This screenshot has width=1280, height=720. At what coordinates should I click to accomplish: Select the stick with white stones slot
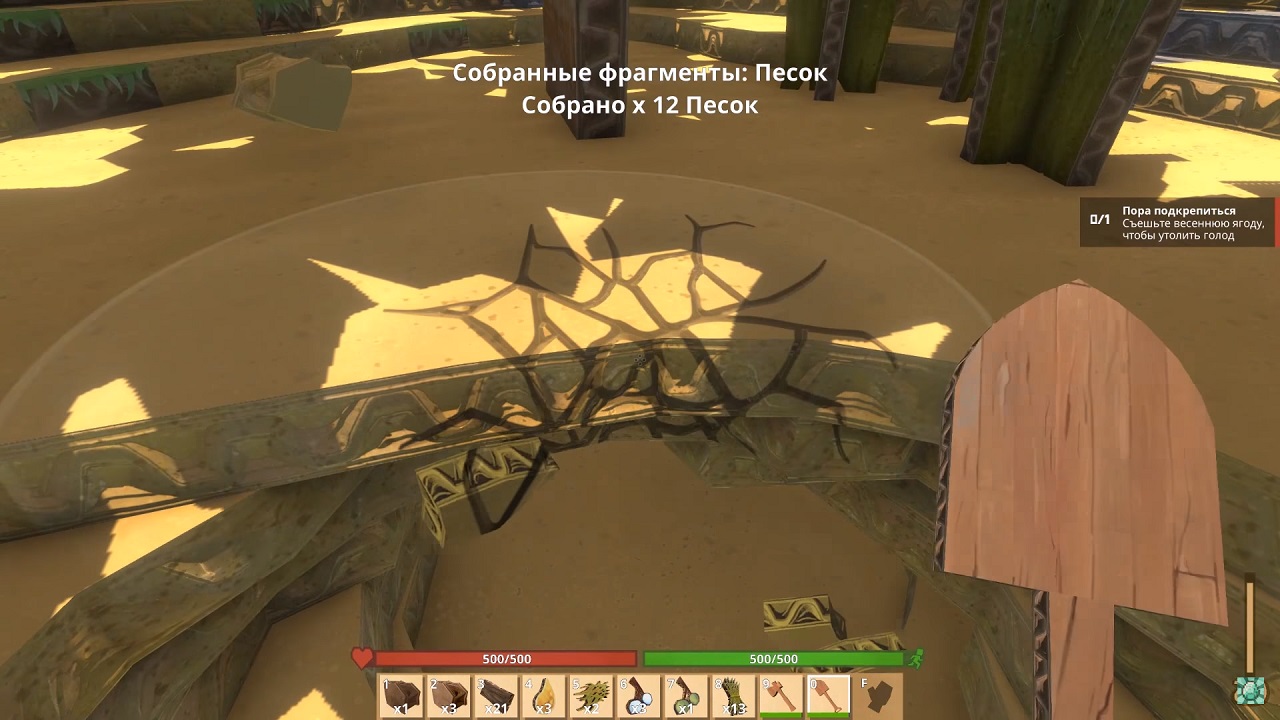tap(638, 696)
